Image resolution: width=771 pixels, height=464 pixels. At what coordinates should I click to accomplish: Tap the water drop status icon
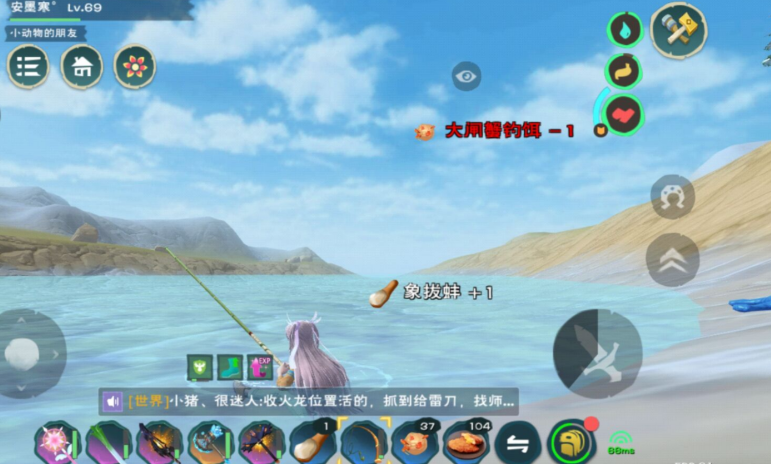tap(624, 29)
